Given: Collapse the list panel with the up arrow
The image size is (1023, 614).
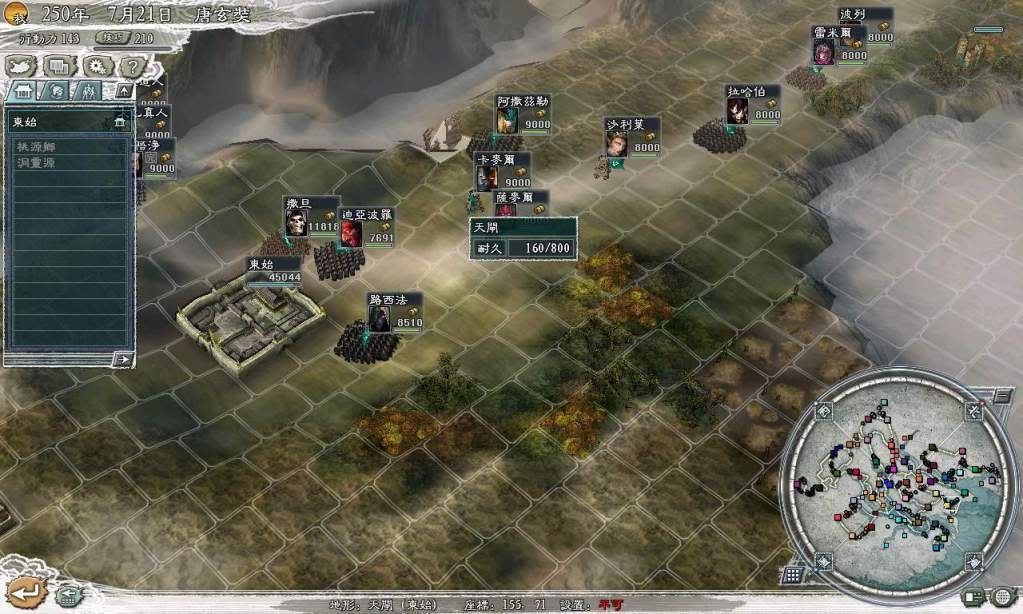Looking at the screenshot, I should (x=123, y=91).
